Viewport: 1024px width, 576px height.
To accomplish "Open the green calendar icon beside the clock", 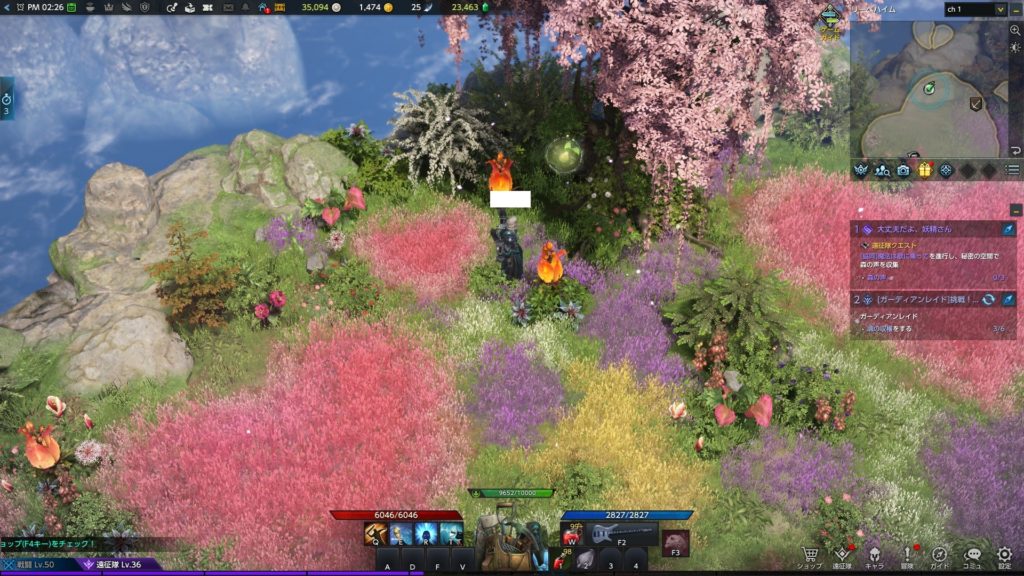I will (69, 7).
